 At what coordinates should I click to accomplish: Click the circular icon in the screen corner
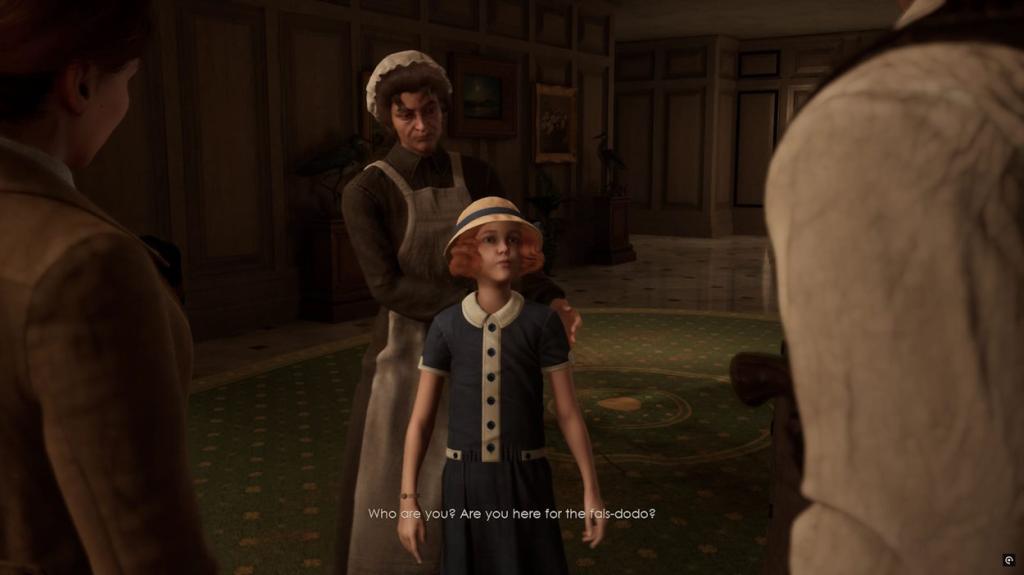pyautogui.click(x=1008, y=560)
